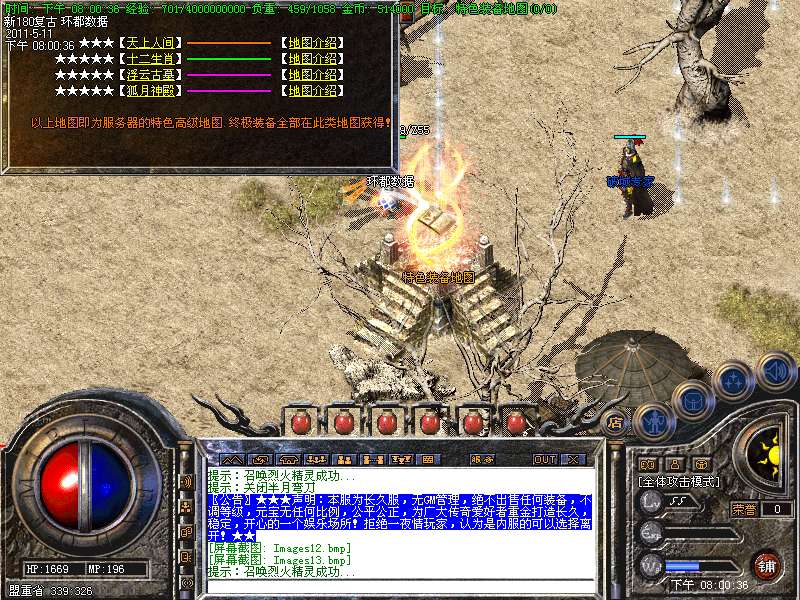This screenshot has height=600, width=800.
Task: Open the 浮云古墓 map link
Action: [151, 75]
